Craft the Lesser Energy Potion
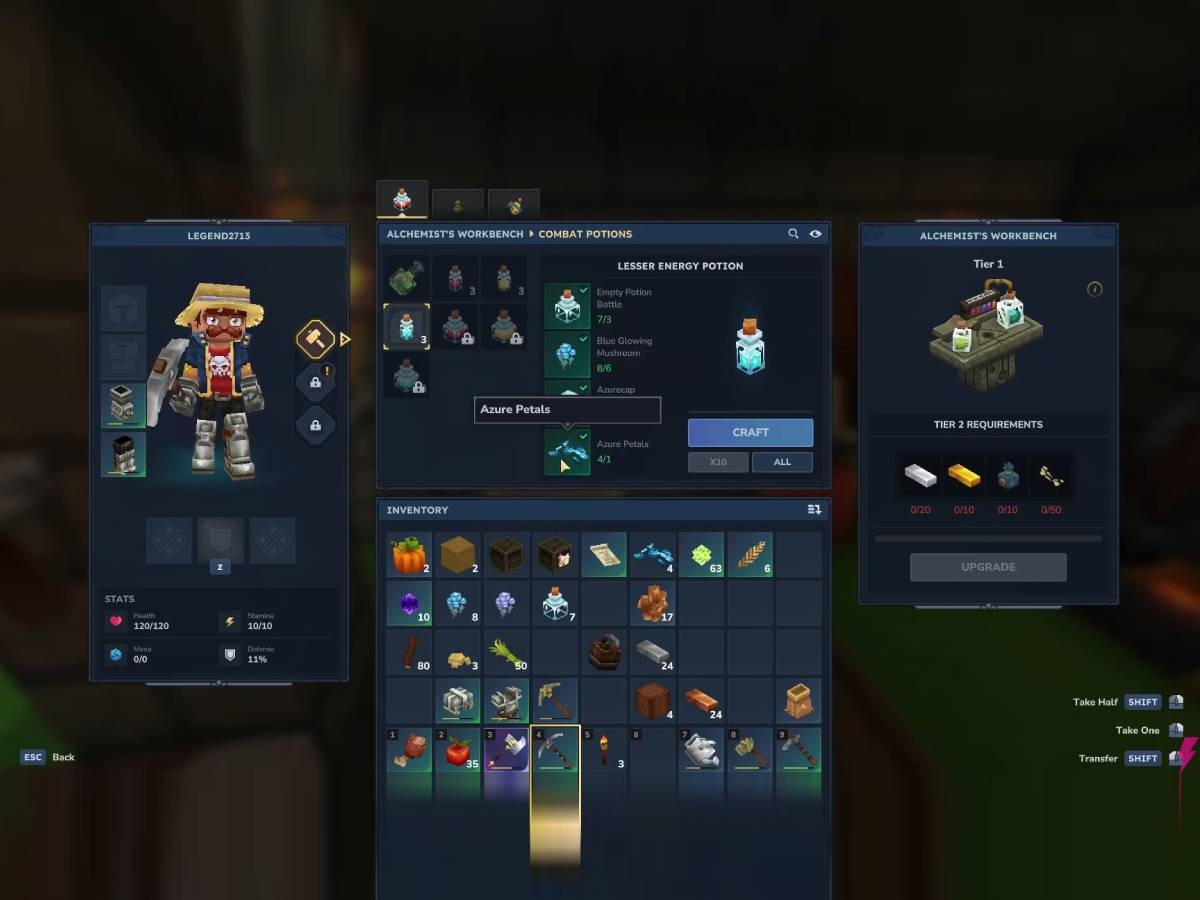The height and width of the screenshot is (900, 1200). 750,432
